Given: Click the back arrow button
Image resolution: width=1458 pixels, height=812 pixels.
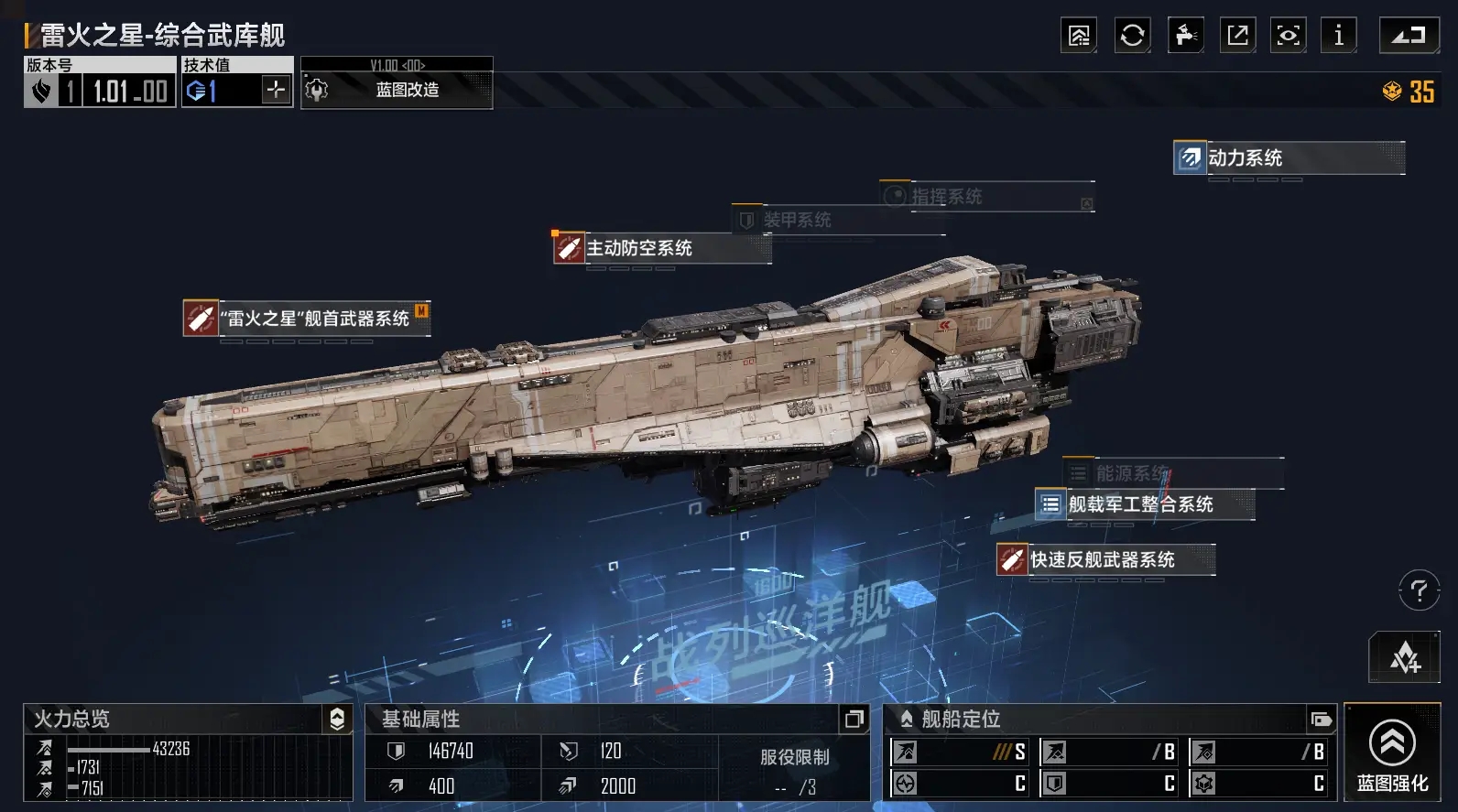Looking at the screenshot, I should (1409, 36).
